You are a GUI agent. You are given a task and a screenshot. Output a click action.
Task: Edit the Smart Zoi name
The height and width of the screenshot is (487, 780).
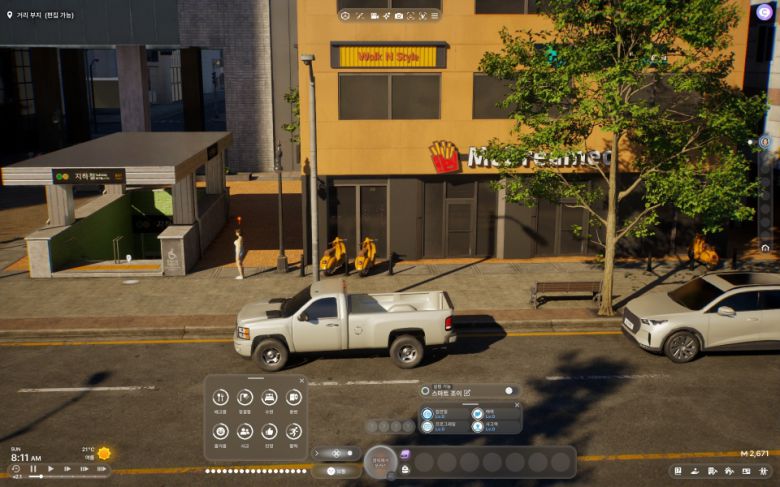click(x=467, y=391)
